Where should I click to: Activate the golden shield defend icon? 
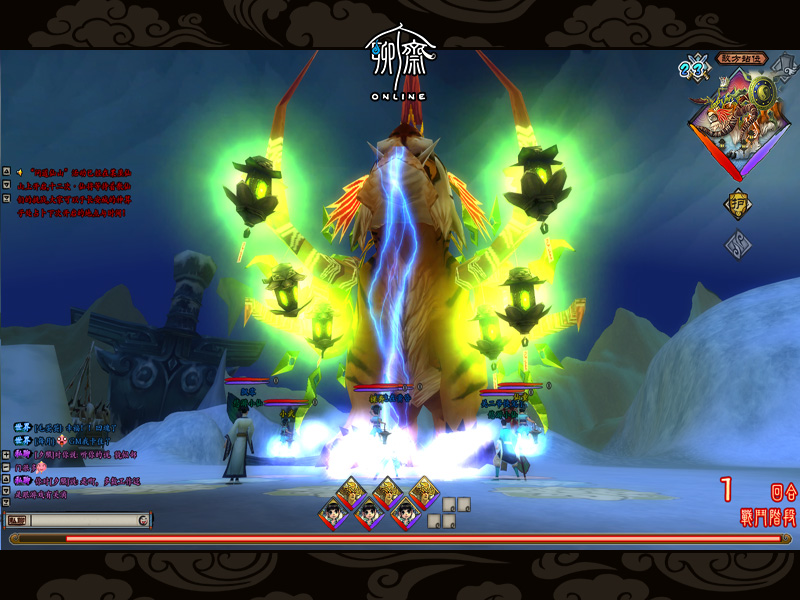(738, 204)
